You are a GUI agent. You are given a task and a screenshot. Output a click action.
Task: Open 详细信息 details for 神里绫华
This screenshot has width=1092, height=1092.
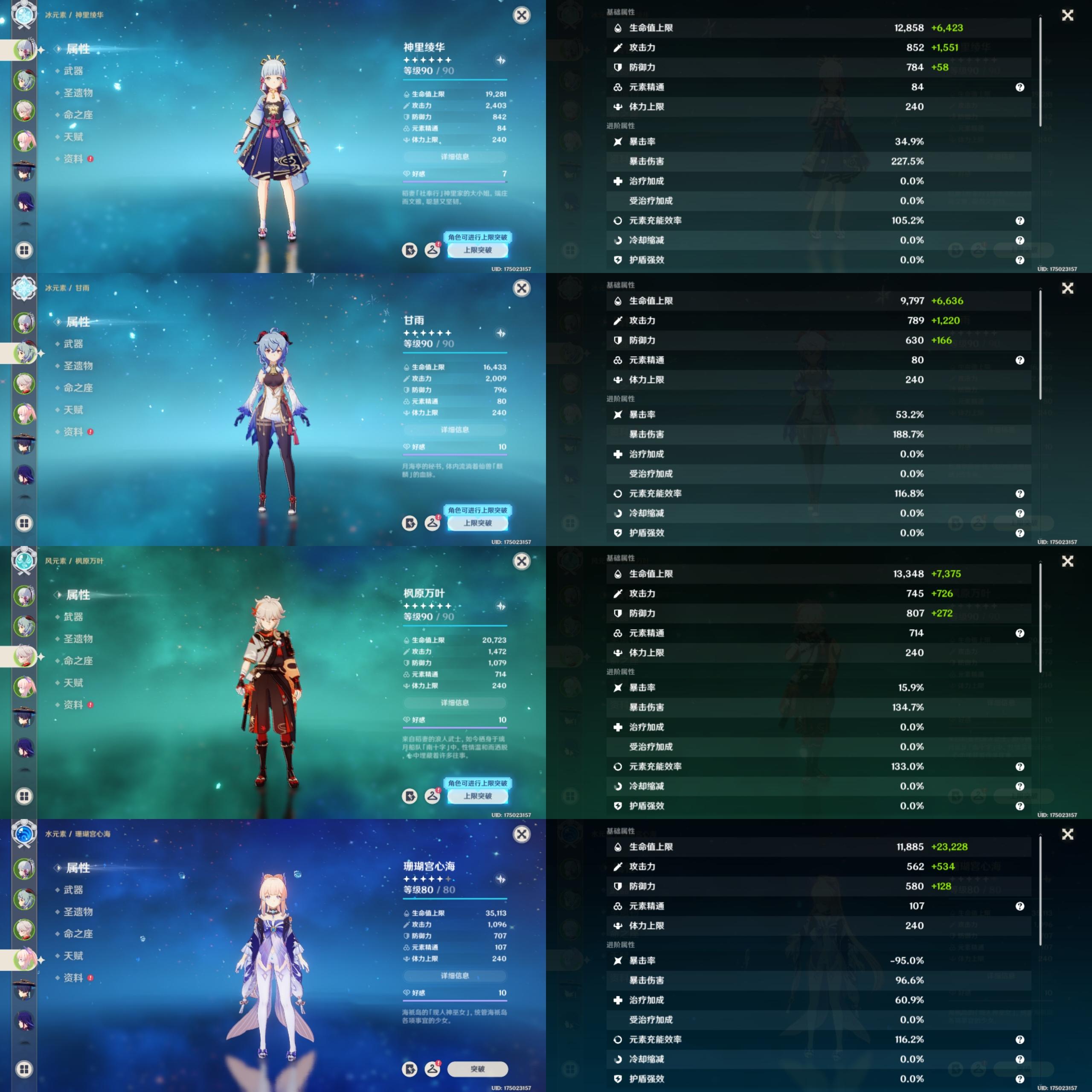pos(454,157)
